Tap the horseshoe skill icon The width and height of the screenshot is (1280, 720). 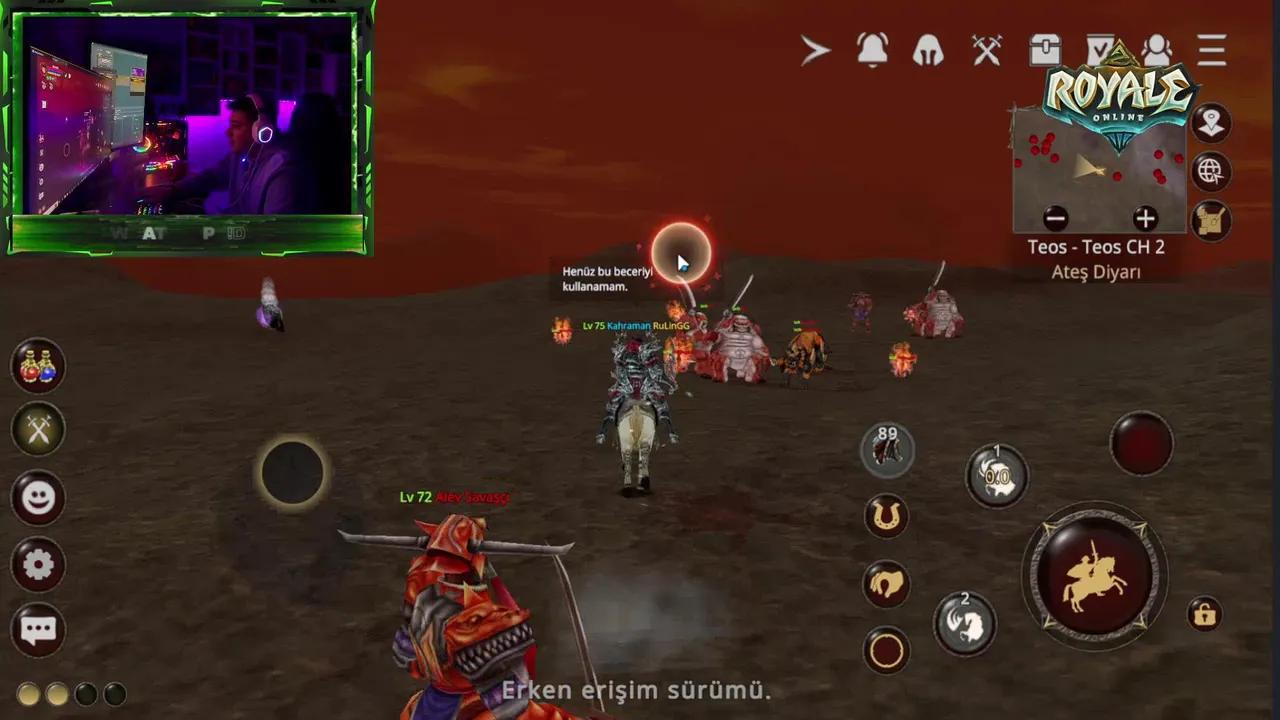click(887, 517)
